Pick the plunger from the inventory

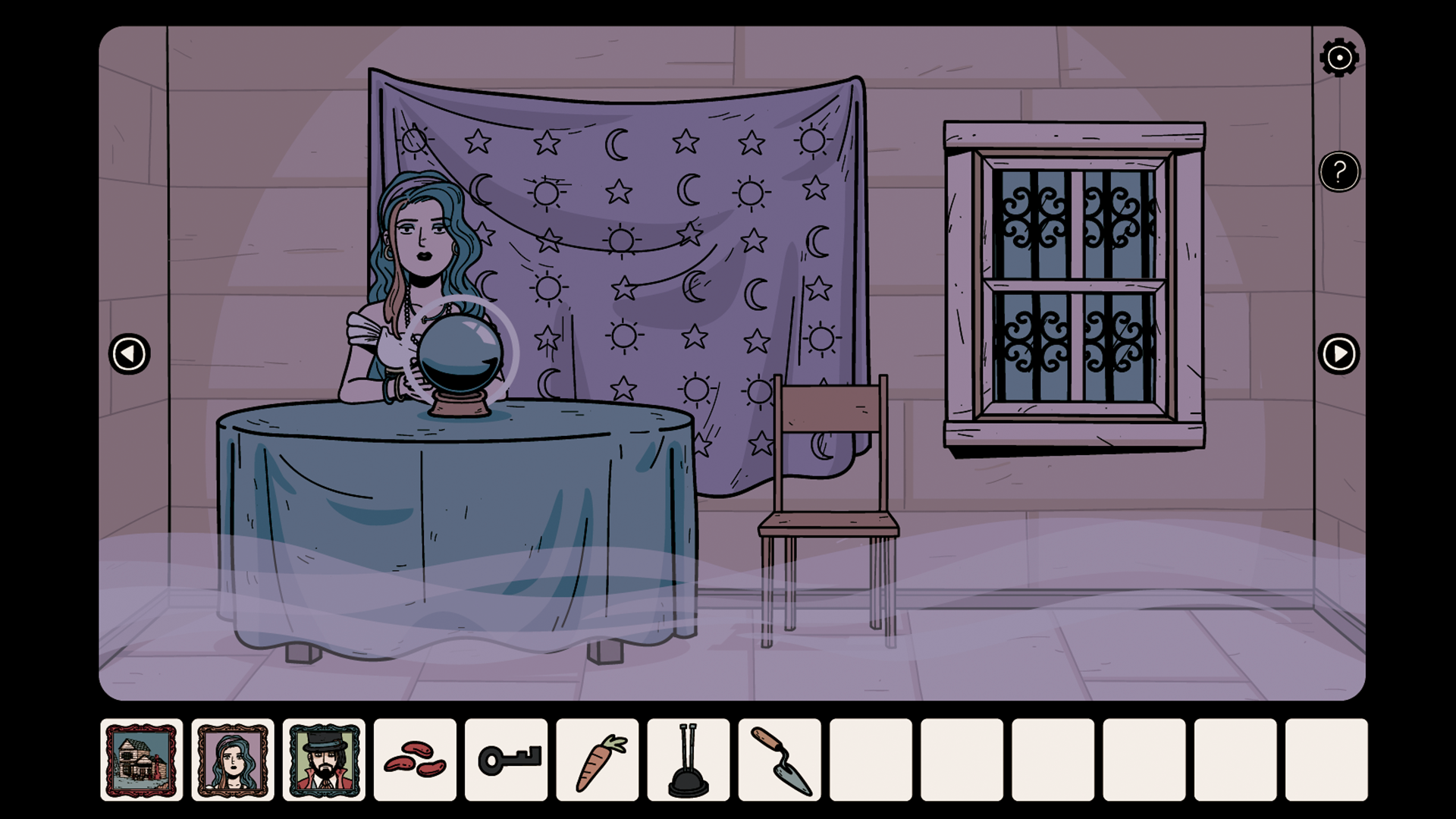point(689,760)
